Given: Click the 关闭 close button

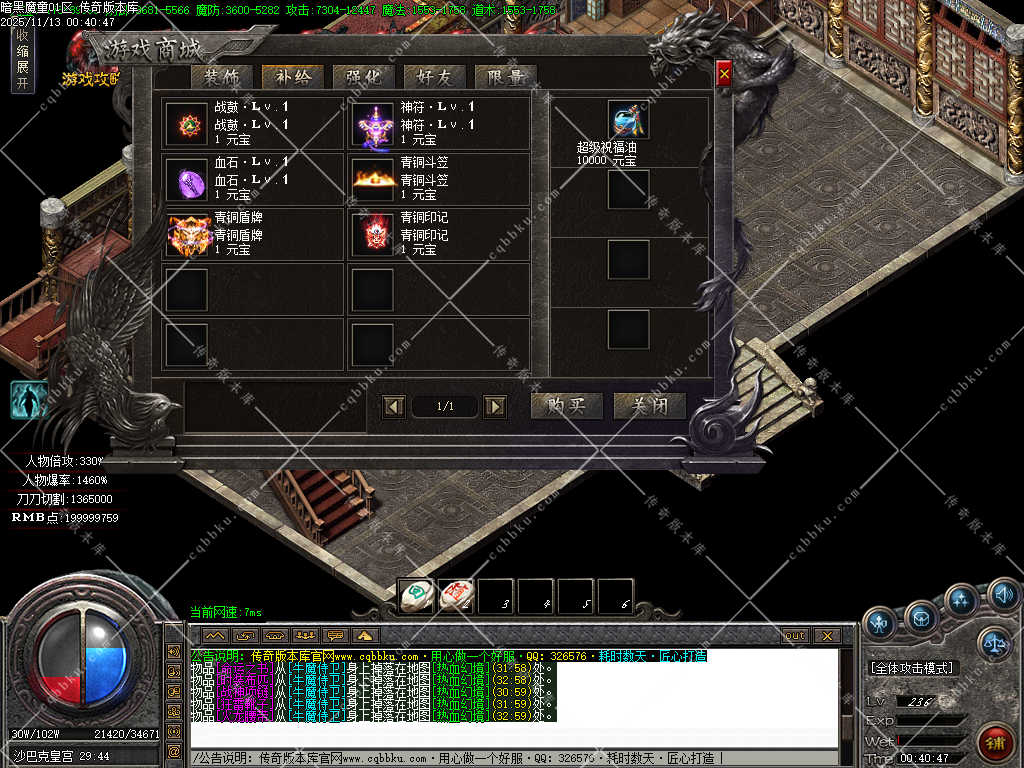Looking at the screenshot, I should coord(649,405).
